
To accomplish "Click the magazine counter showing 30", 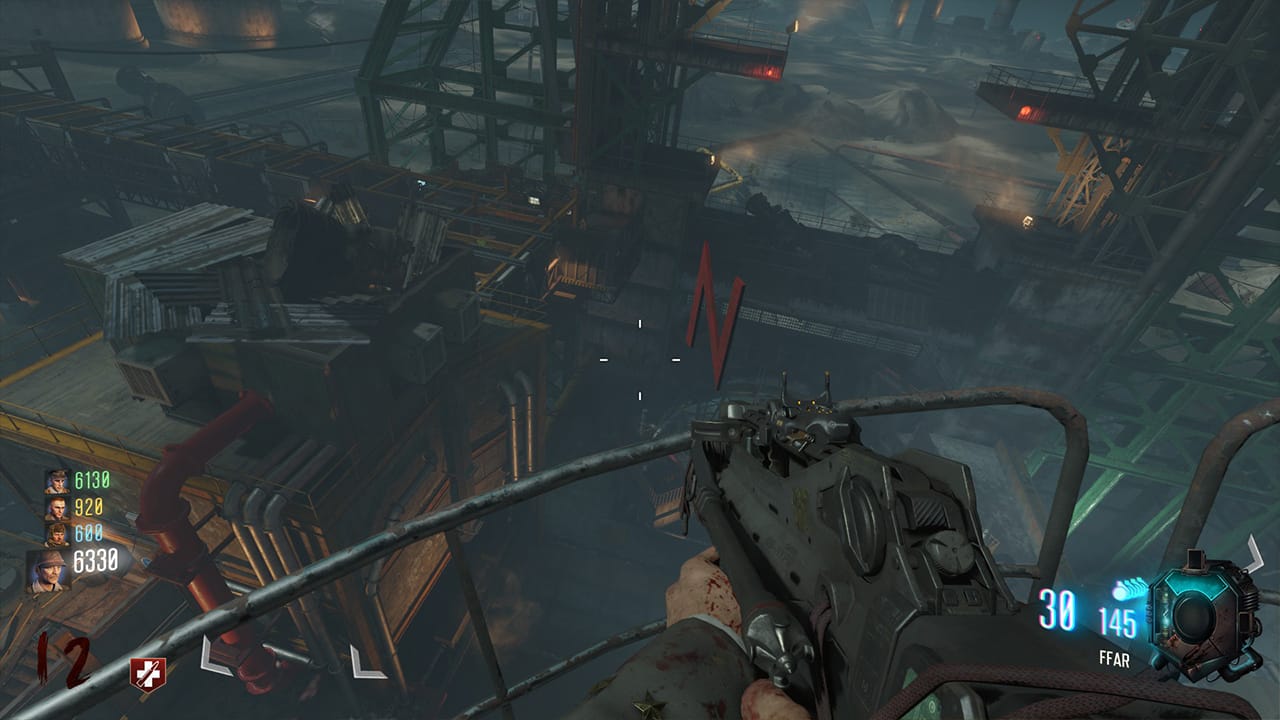I will click(x=1059, y=611).
